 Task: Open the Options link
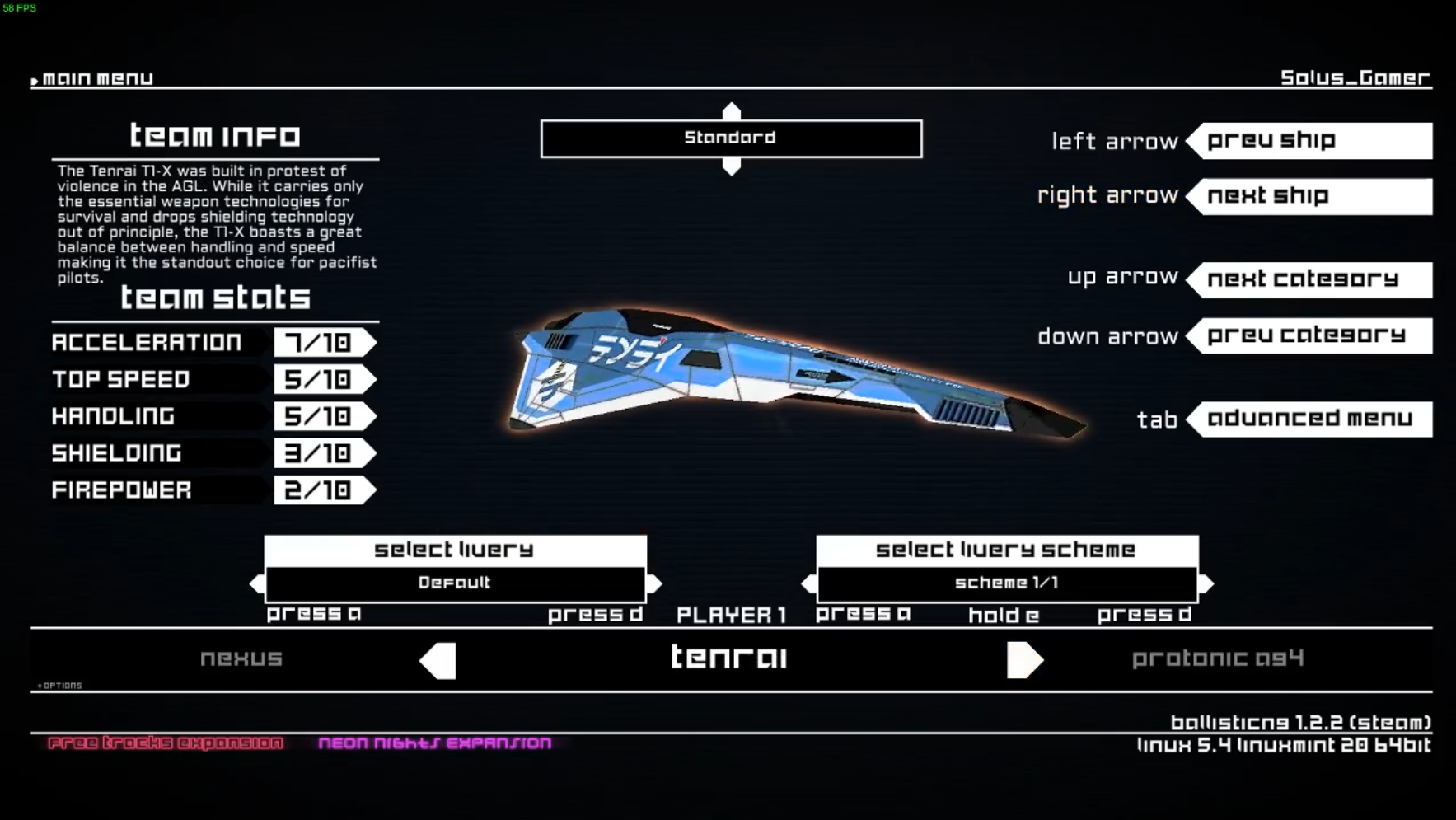[x=60, y=686]
